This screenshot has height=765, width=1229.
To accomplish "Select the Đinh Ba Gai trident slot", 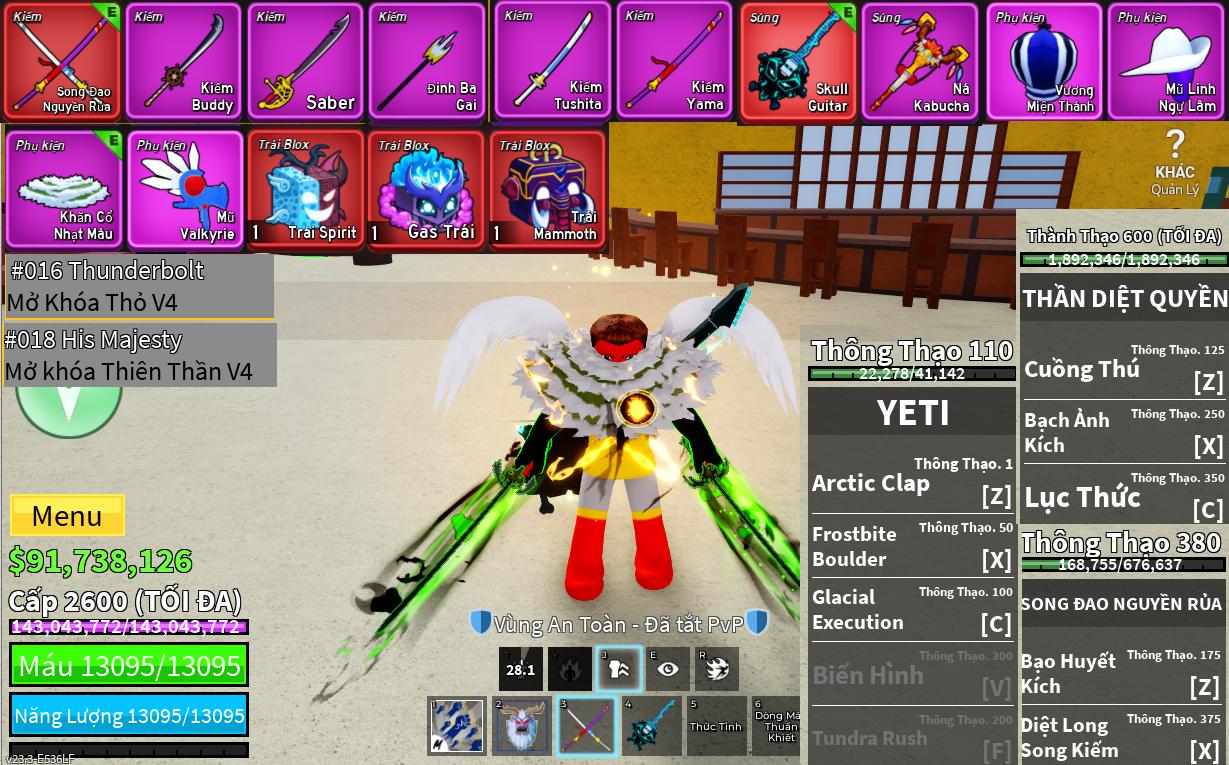I will tap(428, 62).
